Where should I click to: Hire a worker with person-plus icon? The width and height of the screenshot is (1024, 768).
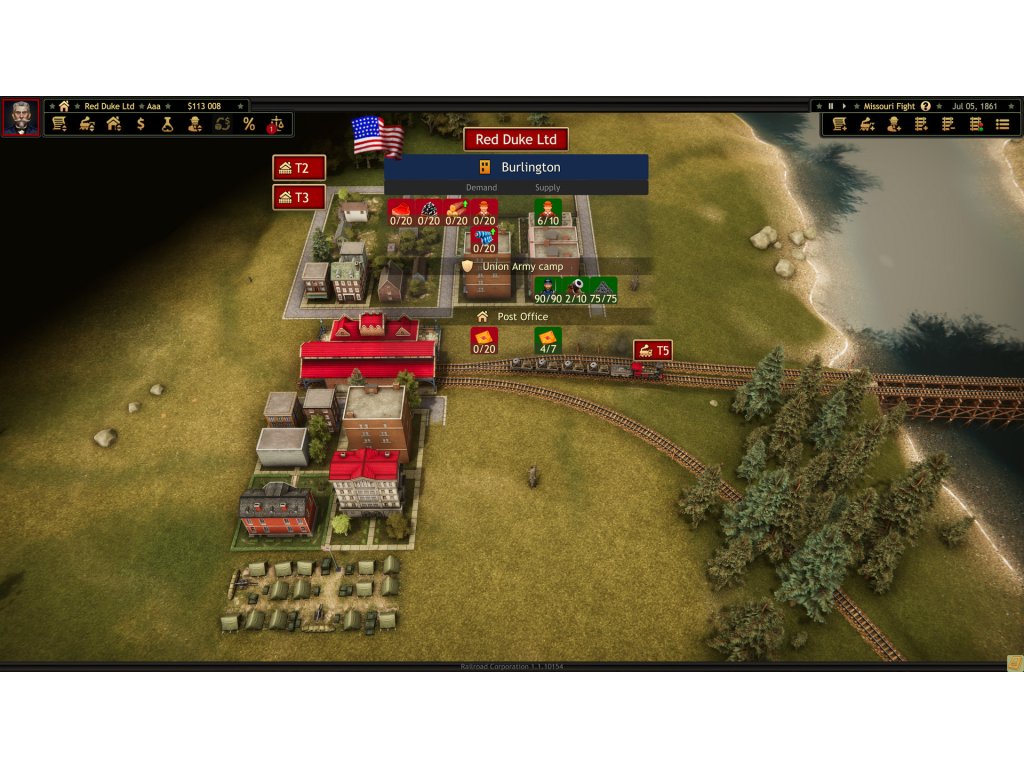click(x=894, y=124)
